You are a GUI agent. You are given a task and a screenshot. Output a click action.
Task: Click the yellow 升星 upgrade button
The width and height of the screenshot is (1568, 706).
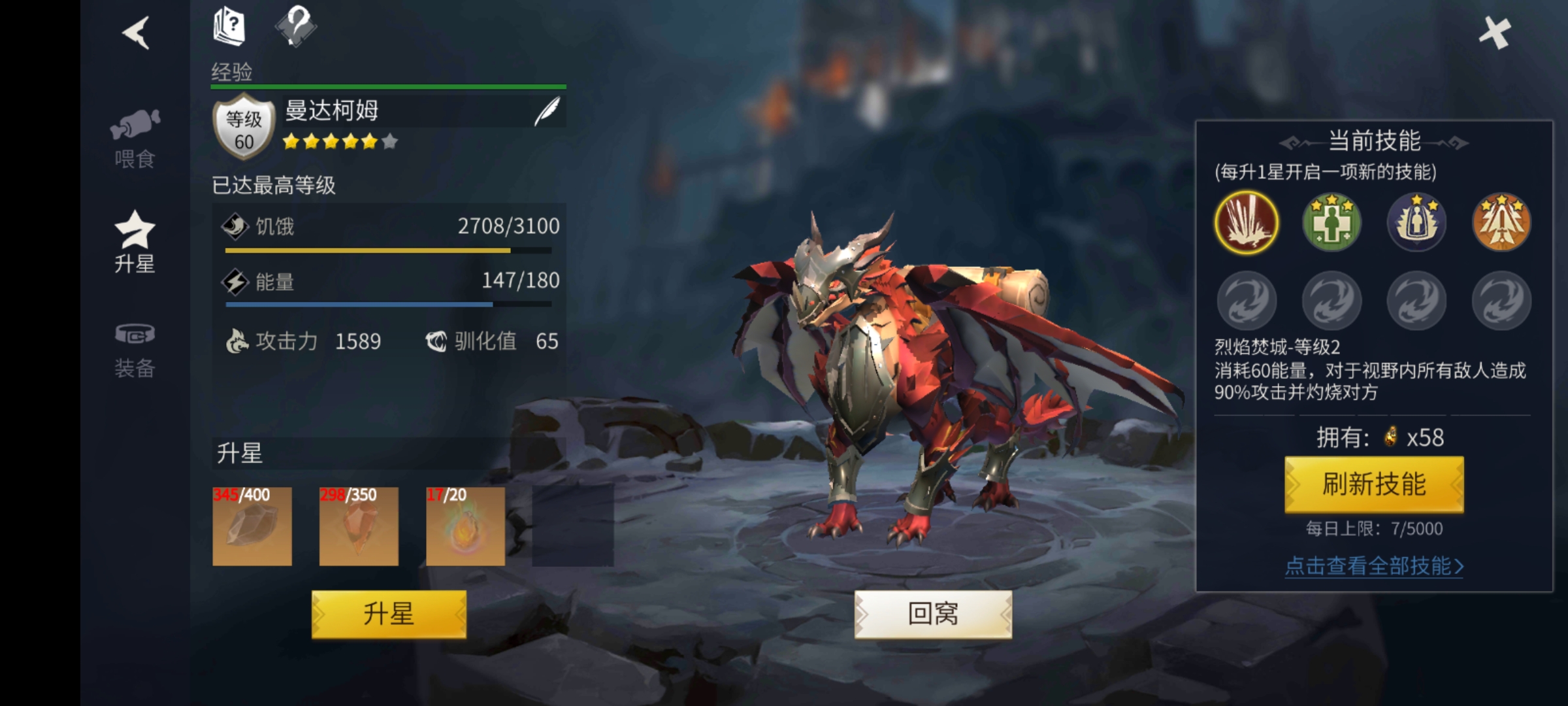389,614
